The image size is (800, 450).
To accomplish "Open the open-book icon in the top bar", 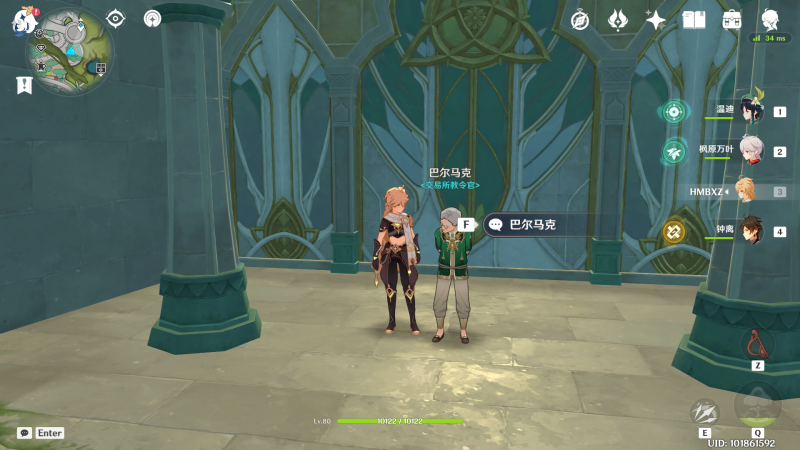I will pos(694,20).
